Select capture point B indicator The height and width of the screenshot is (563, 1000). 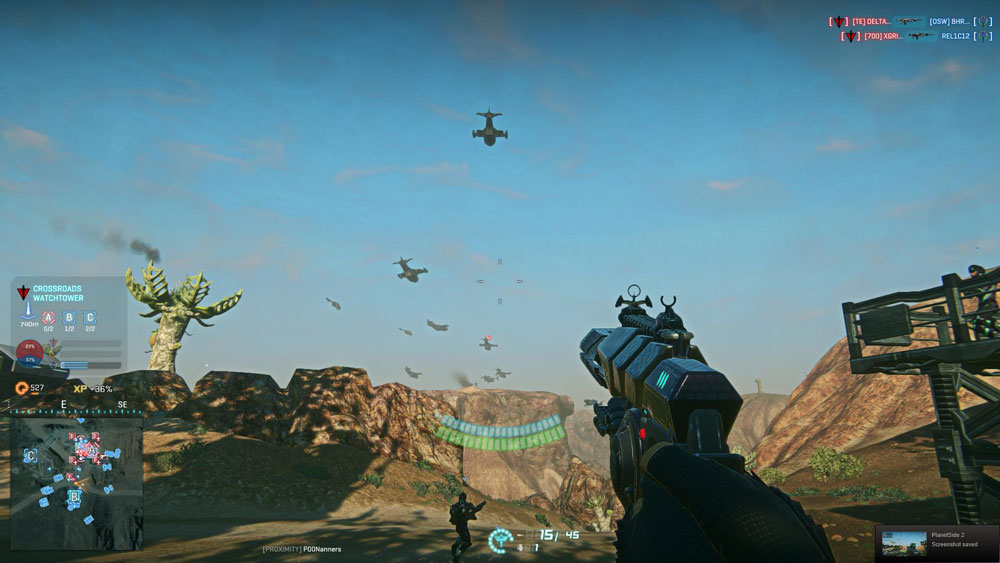[69, 318]
